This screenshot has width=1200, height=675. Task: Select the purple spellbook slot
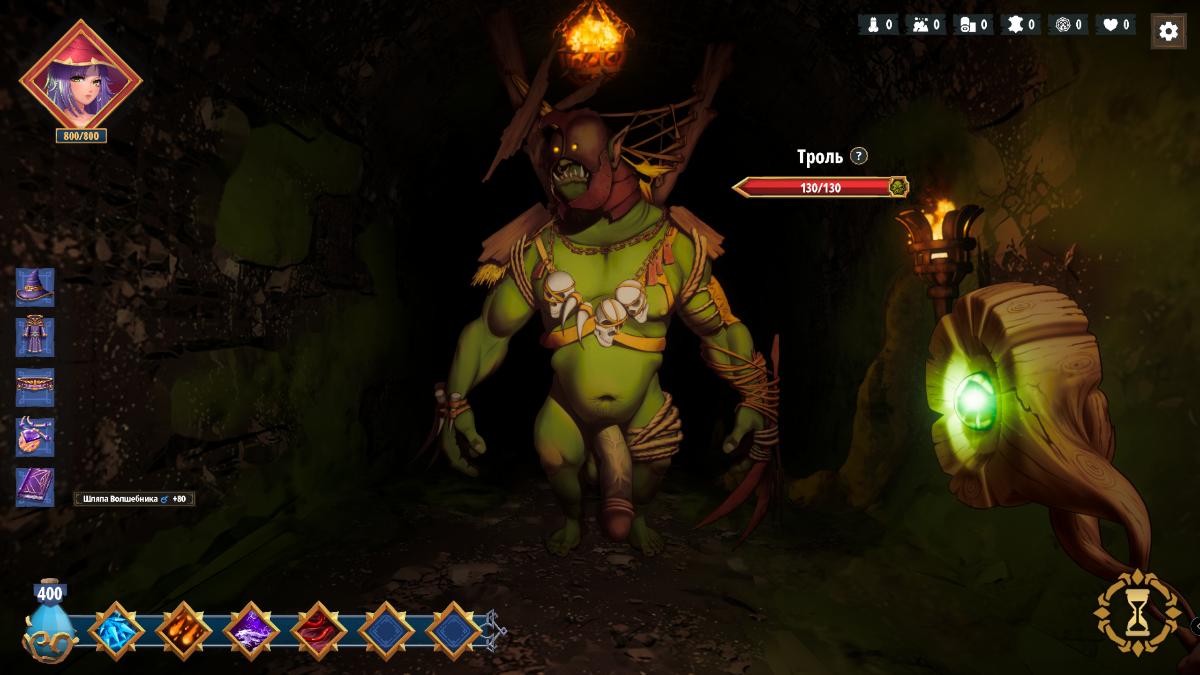click(x=35, y=487)
